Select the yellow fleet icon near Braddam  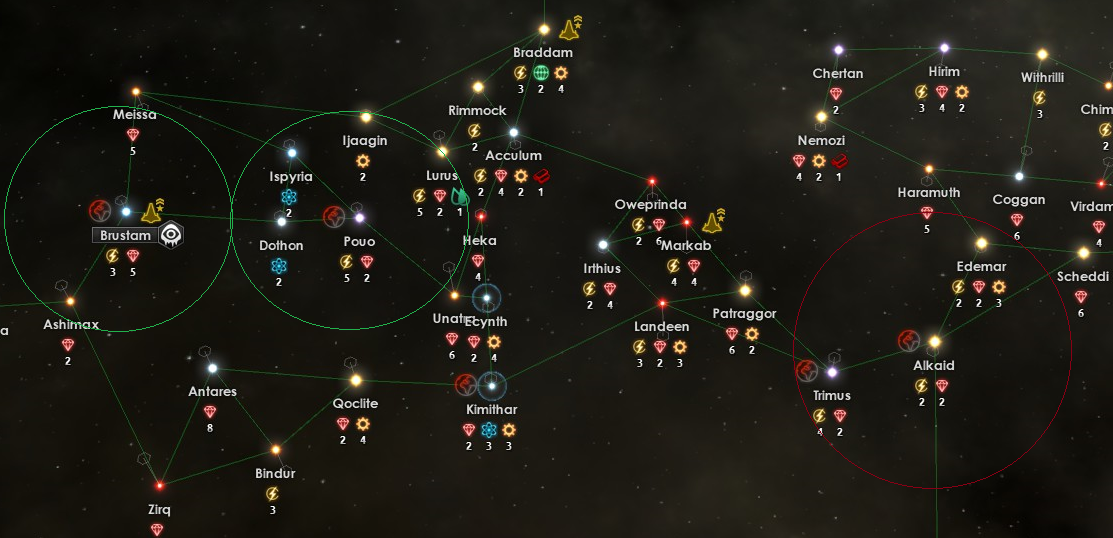click(x=571, y=28)
